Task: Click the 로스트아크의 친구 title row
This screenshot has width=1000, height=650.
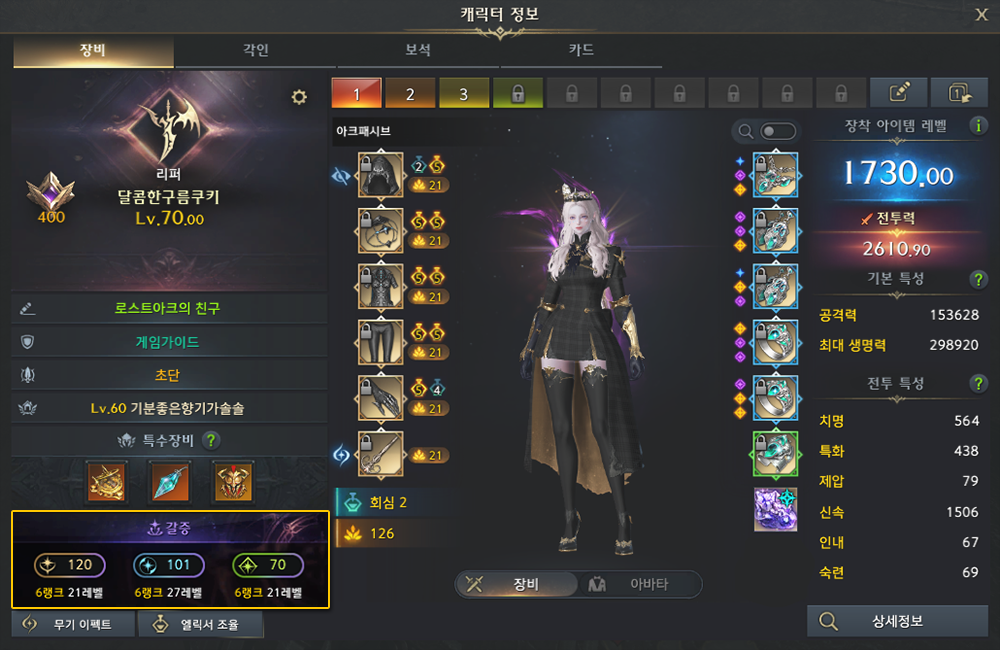Action: pos(167,309)
